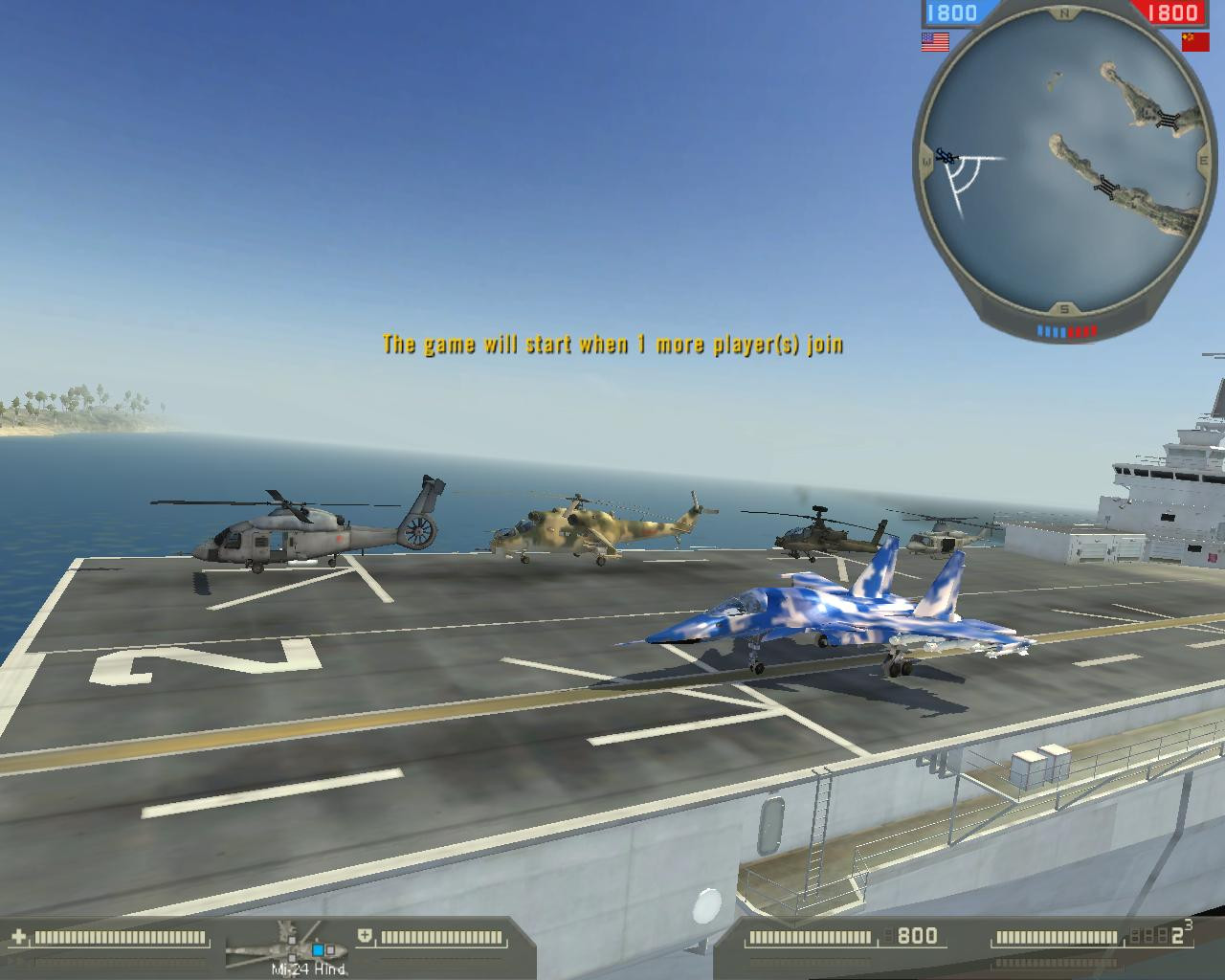Click the S compass marker on the minimap

coord(1062,308)
